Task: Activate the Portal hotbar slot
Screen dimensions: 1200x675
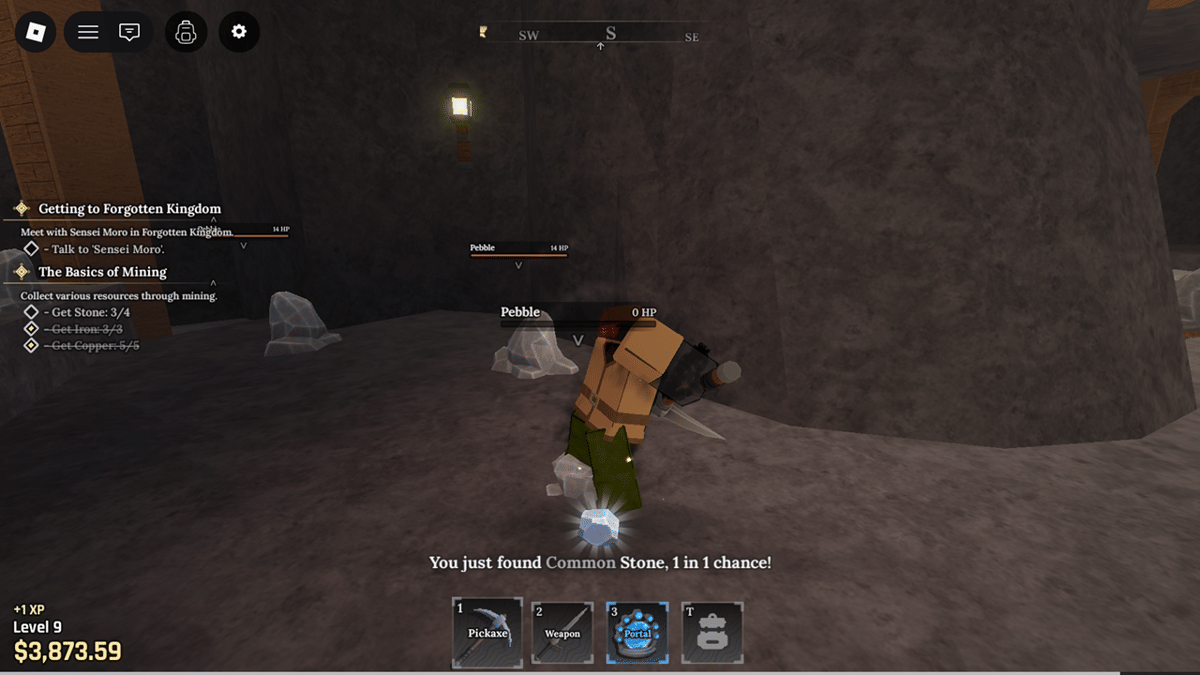Action: (637, 631)
